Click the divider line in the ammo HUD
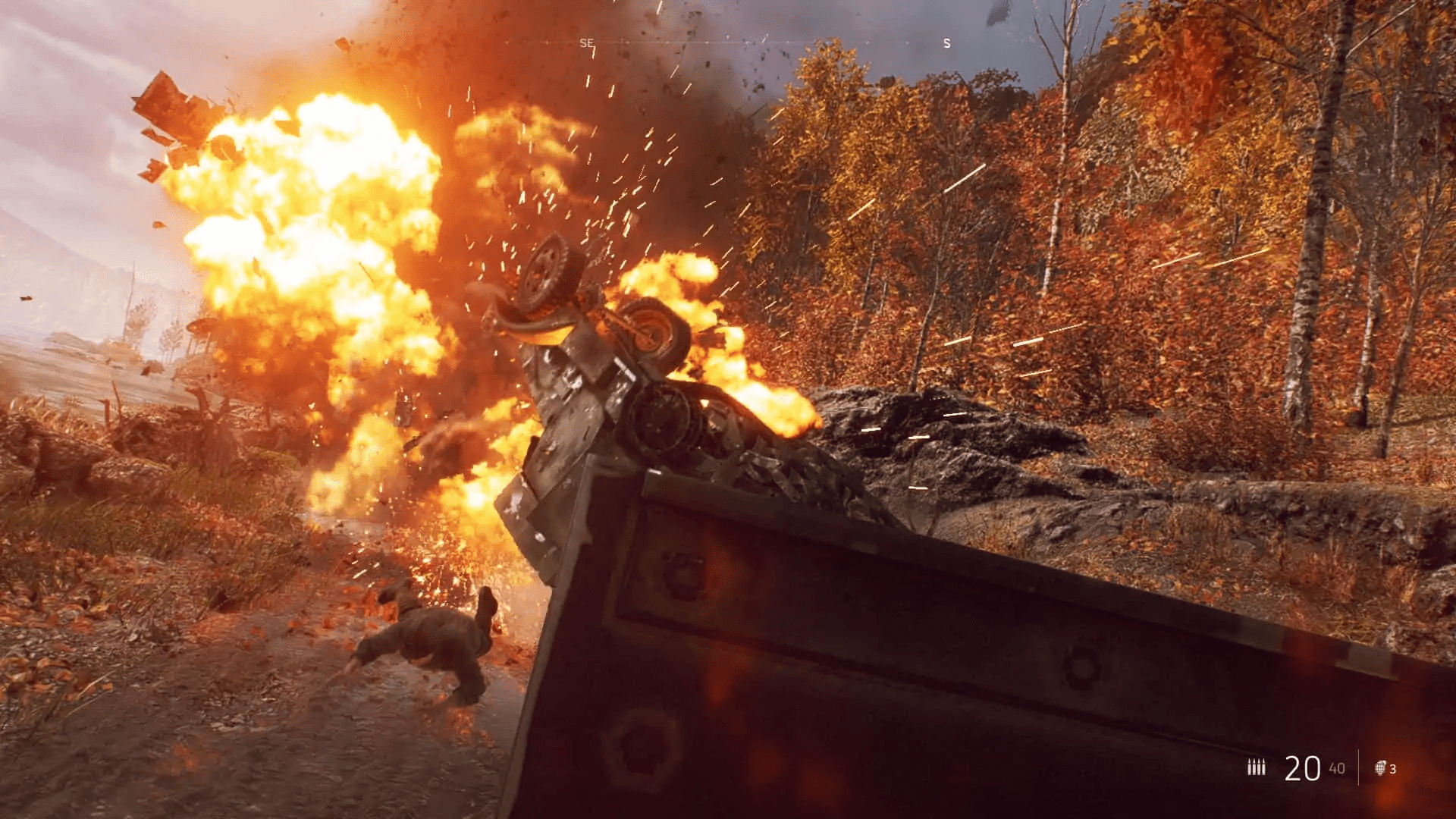1456x819 pixels. (1359, 767)
